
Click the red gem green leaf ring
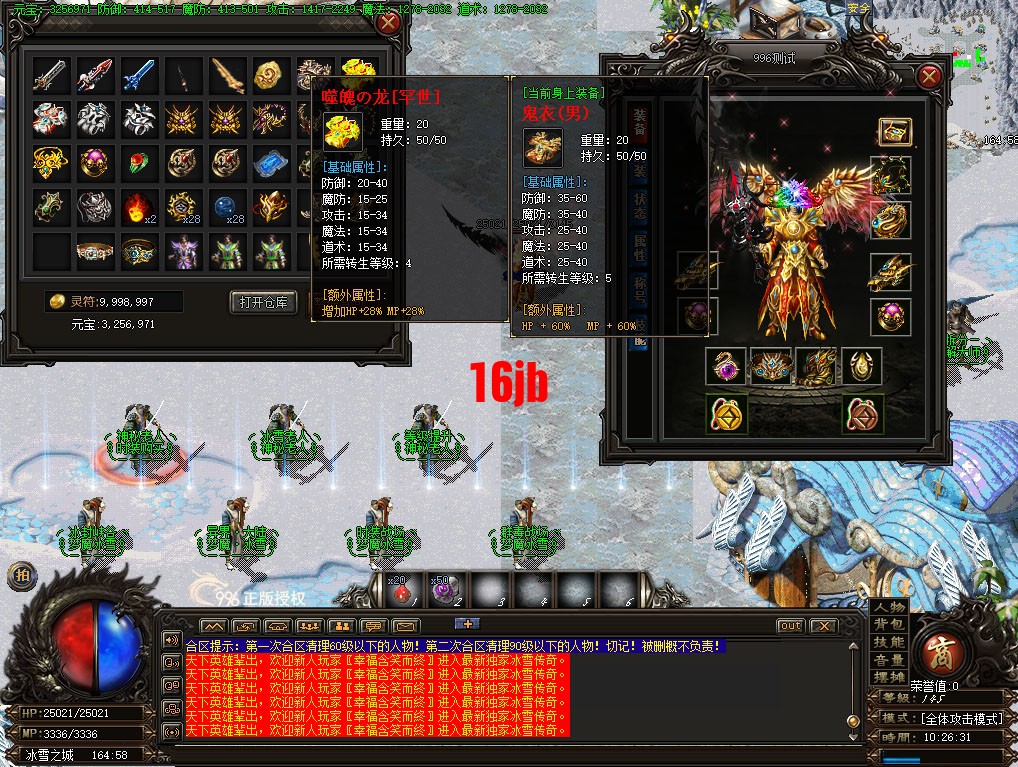[139, 162]
